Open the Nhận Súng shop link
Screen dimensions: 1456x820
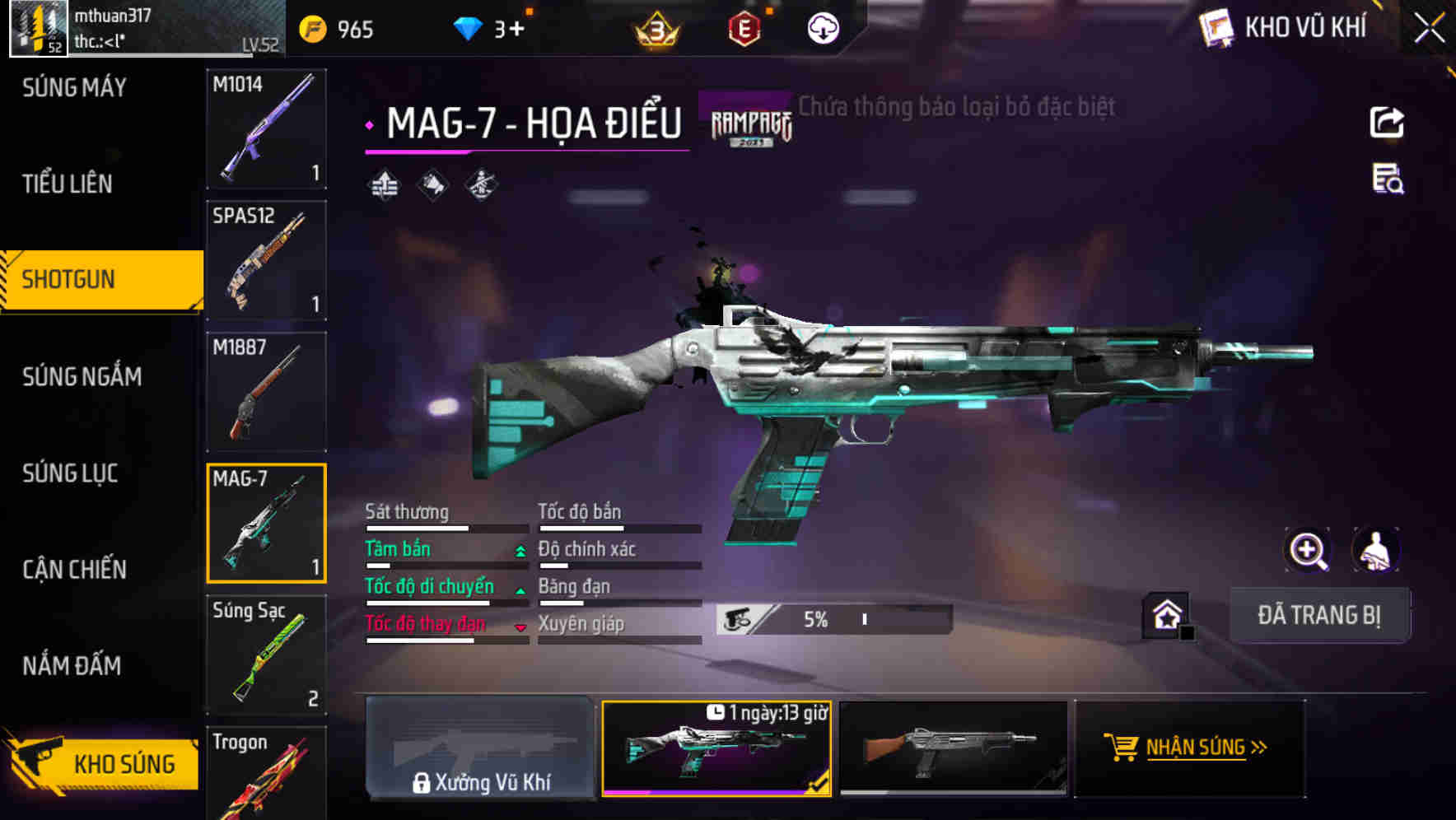[1189, 748]
